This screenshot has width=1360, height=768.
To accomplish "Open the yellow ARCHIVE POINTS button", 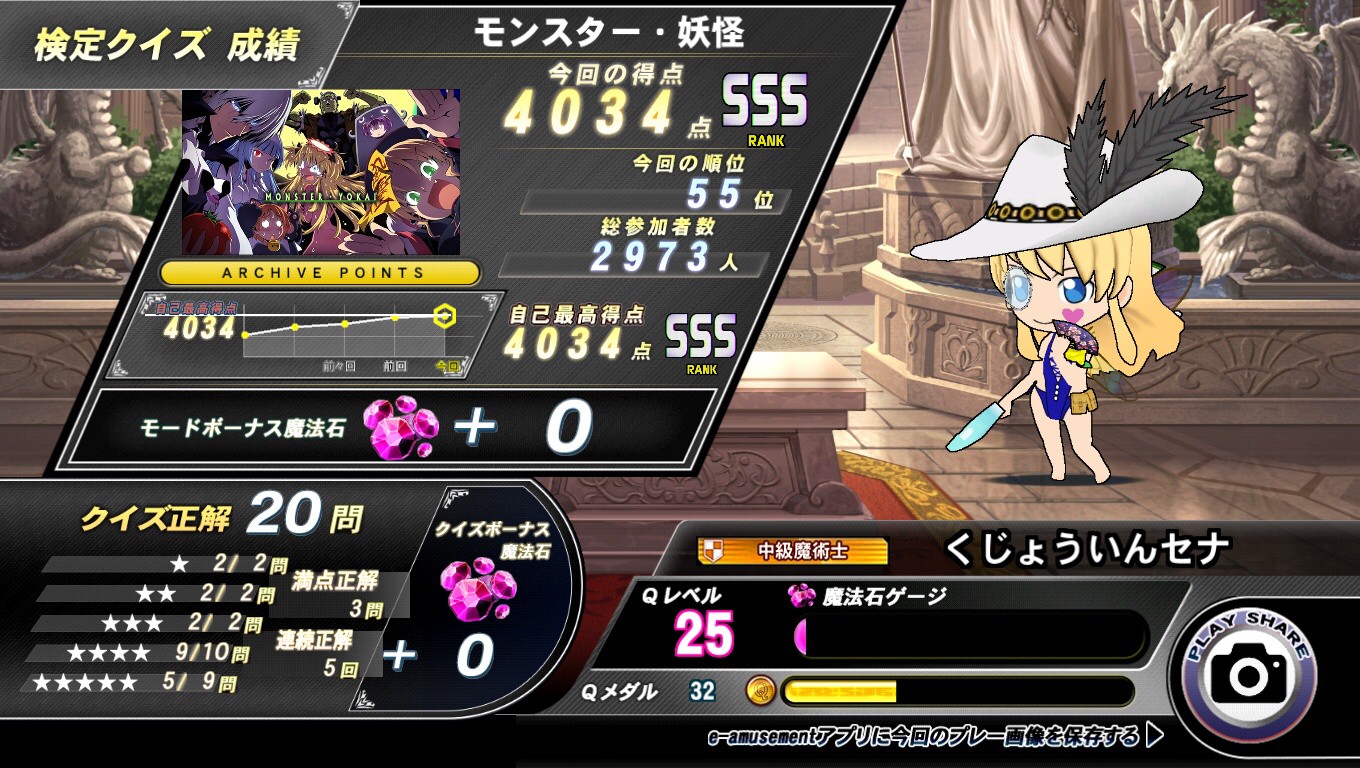I will click(x=320, y=272).
